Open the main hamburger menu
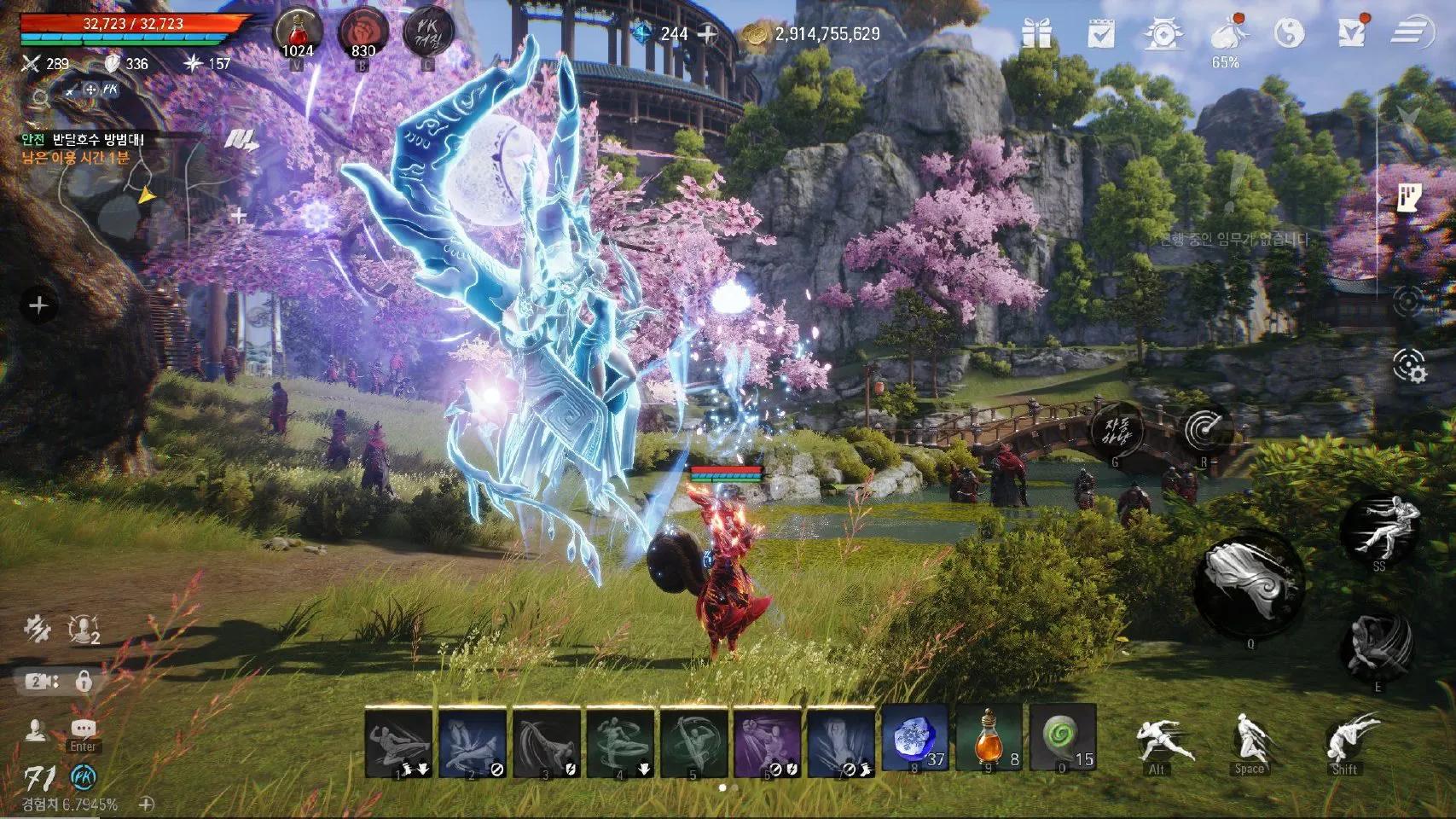This screenshot has width=1456, height=819. tap(1410, 33)
